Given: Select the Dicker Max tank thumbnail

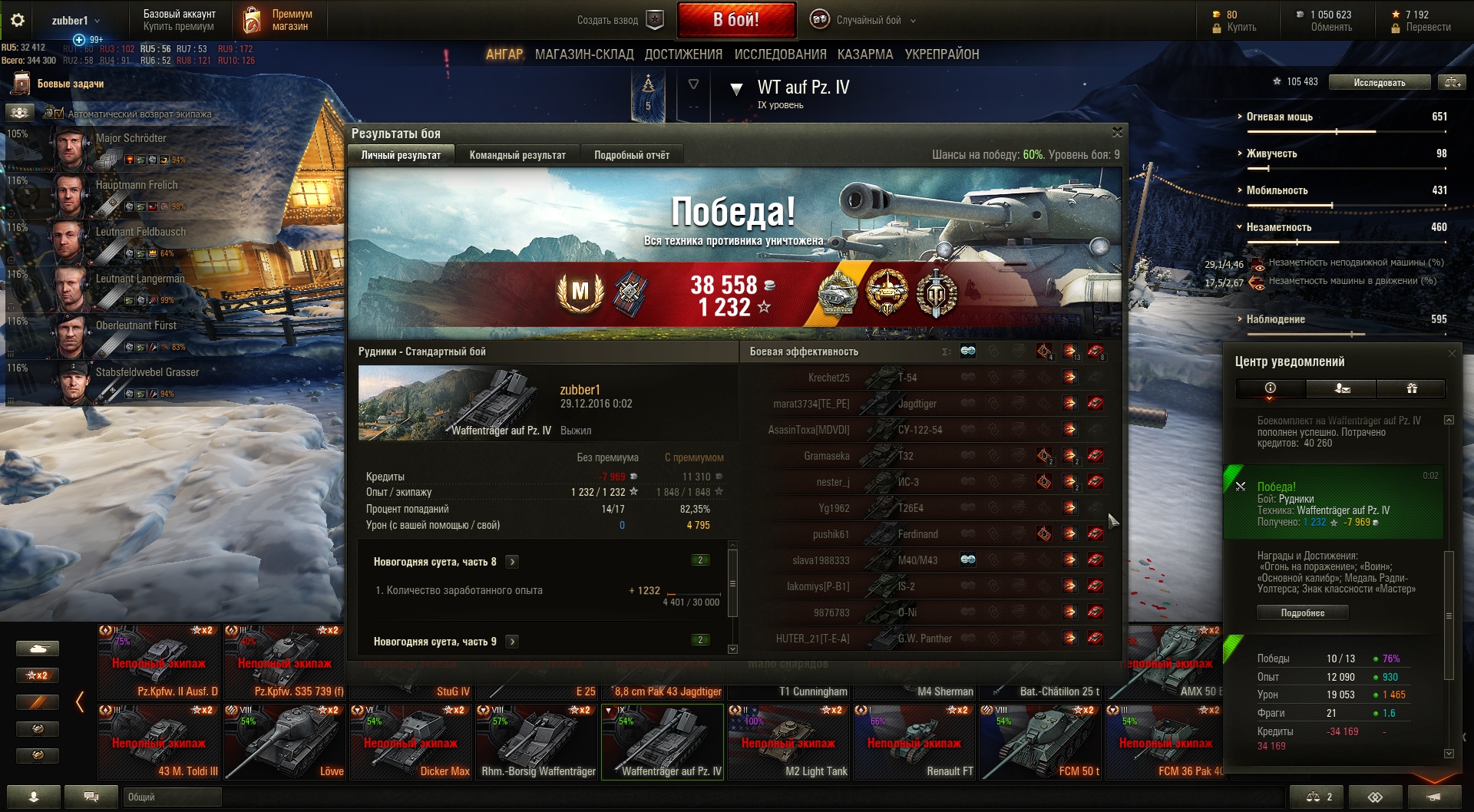Looking at the screenshot, I should [411, 741].
